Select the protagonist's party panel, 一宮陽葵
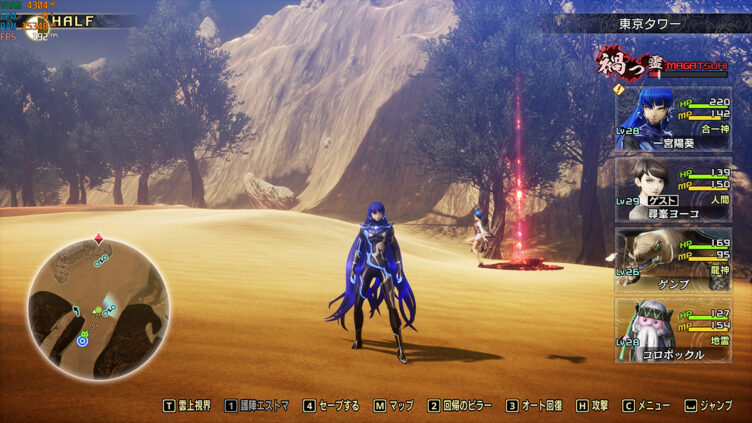Screen dimensions: 752x423 [x=673, y=118]
